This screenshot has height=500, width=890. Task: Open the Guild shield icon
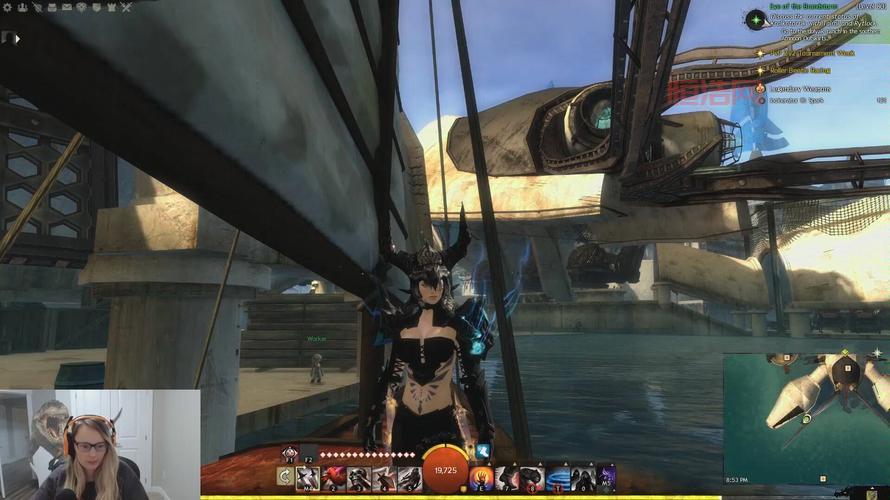[96, 7]
